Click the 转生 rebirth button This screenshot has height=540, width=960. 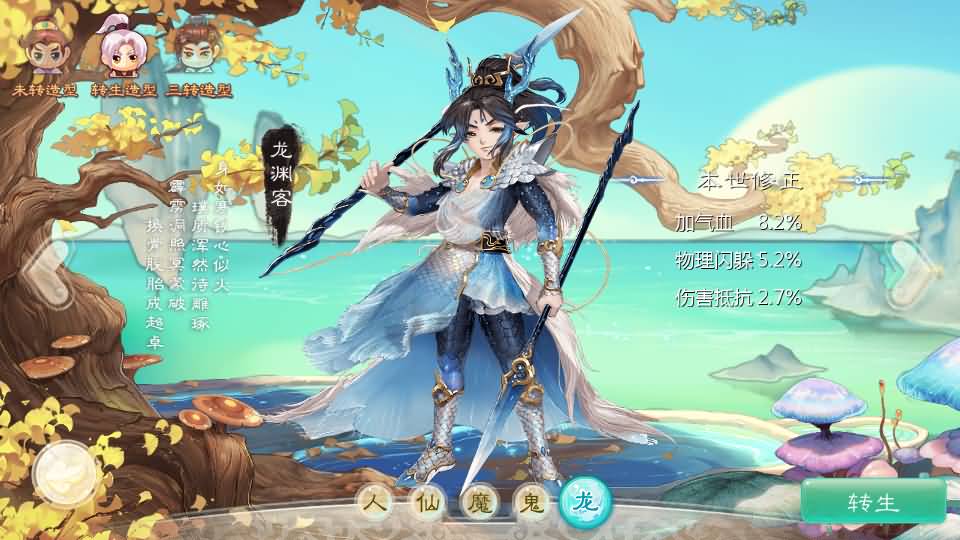click(873, 502)
